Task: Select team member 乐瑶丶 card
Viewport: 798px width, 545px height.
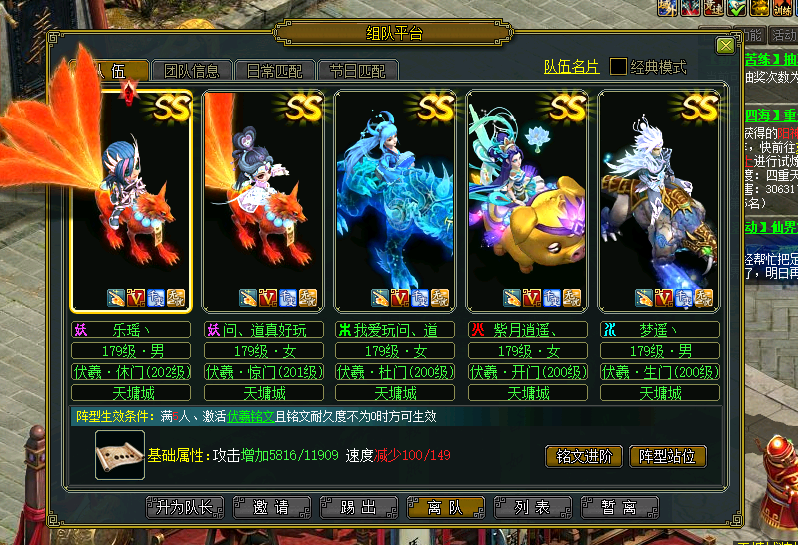Action: click(130, 200)
